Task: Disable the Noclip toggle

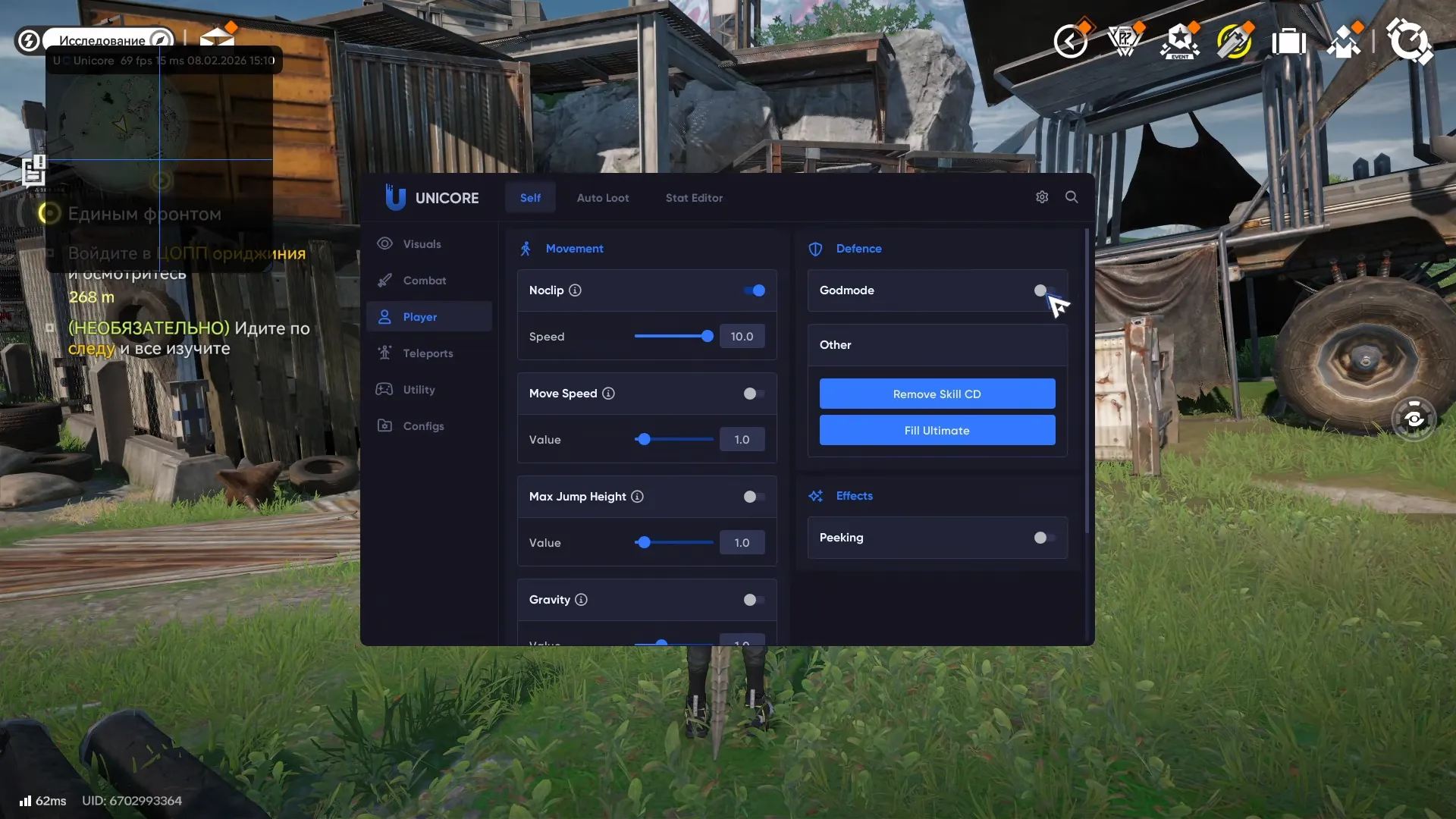Action: point(754,290)
